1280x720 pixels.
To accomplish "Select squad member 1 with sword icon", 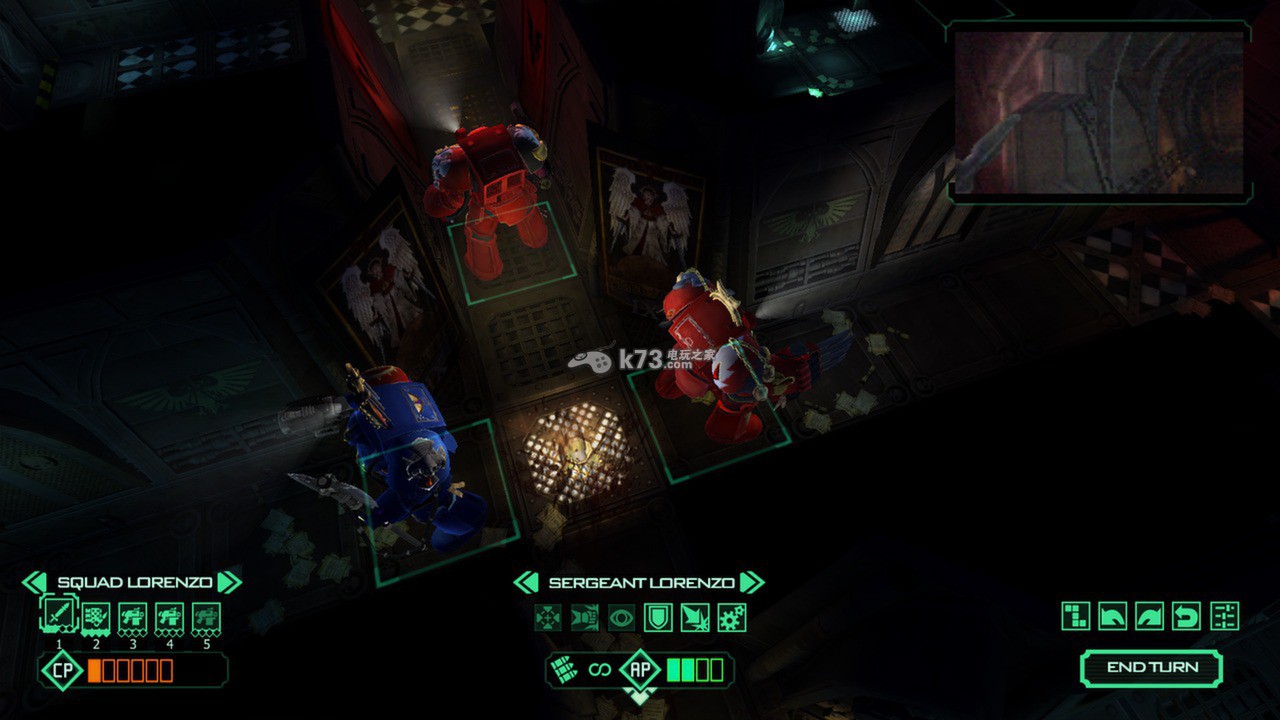I will pos(58,614).
